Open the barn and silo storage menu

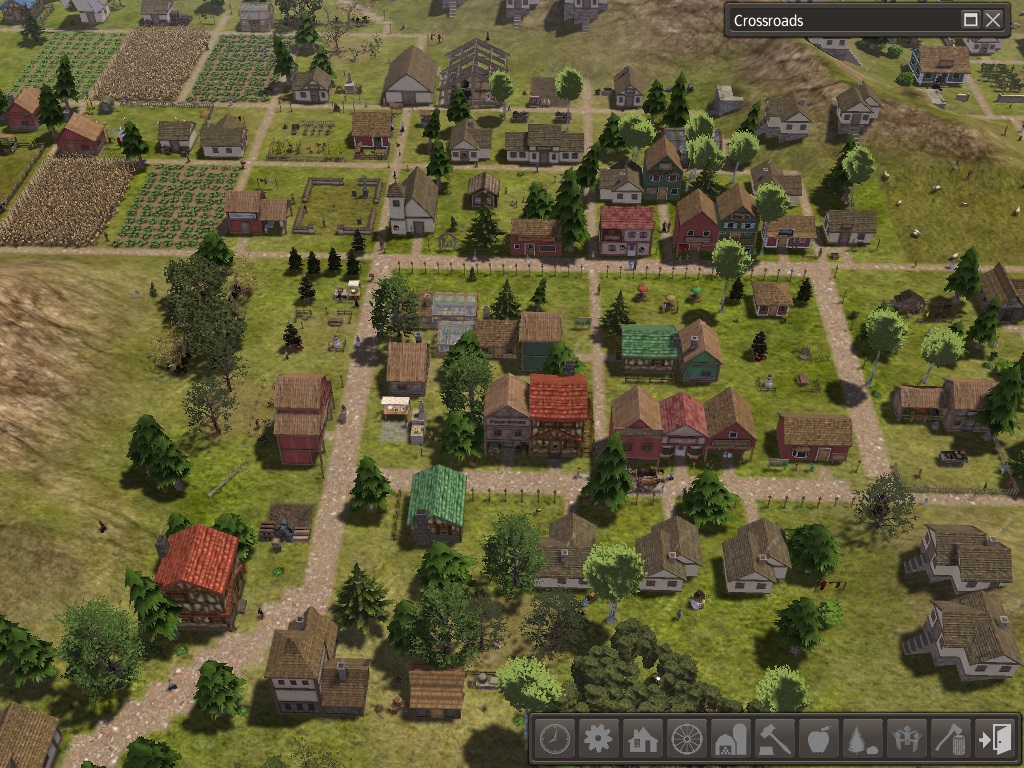pos(730,740)
